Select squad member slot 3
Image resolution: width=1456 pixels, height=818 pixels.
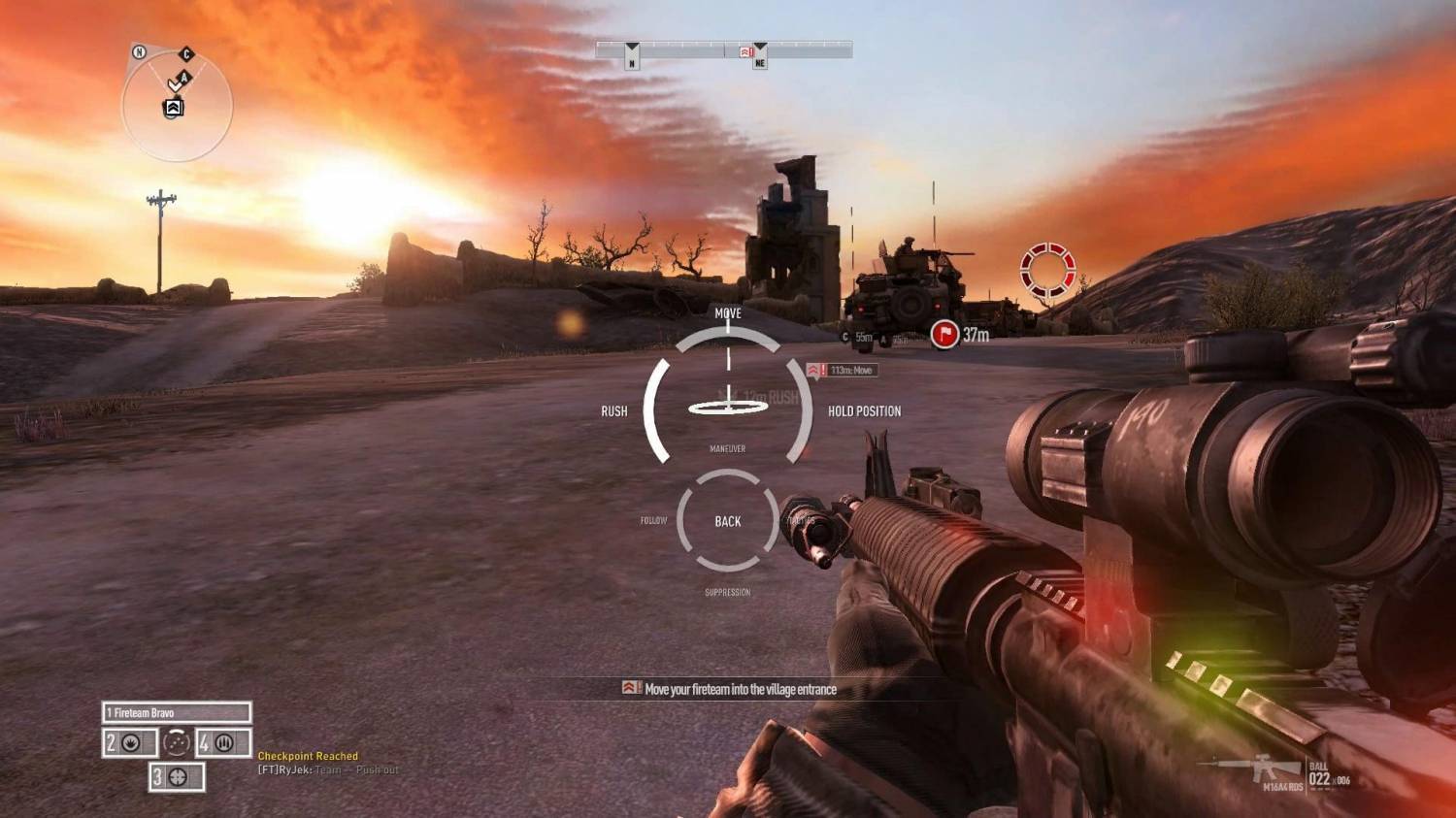[177, 777]
